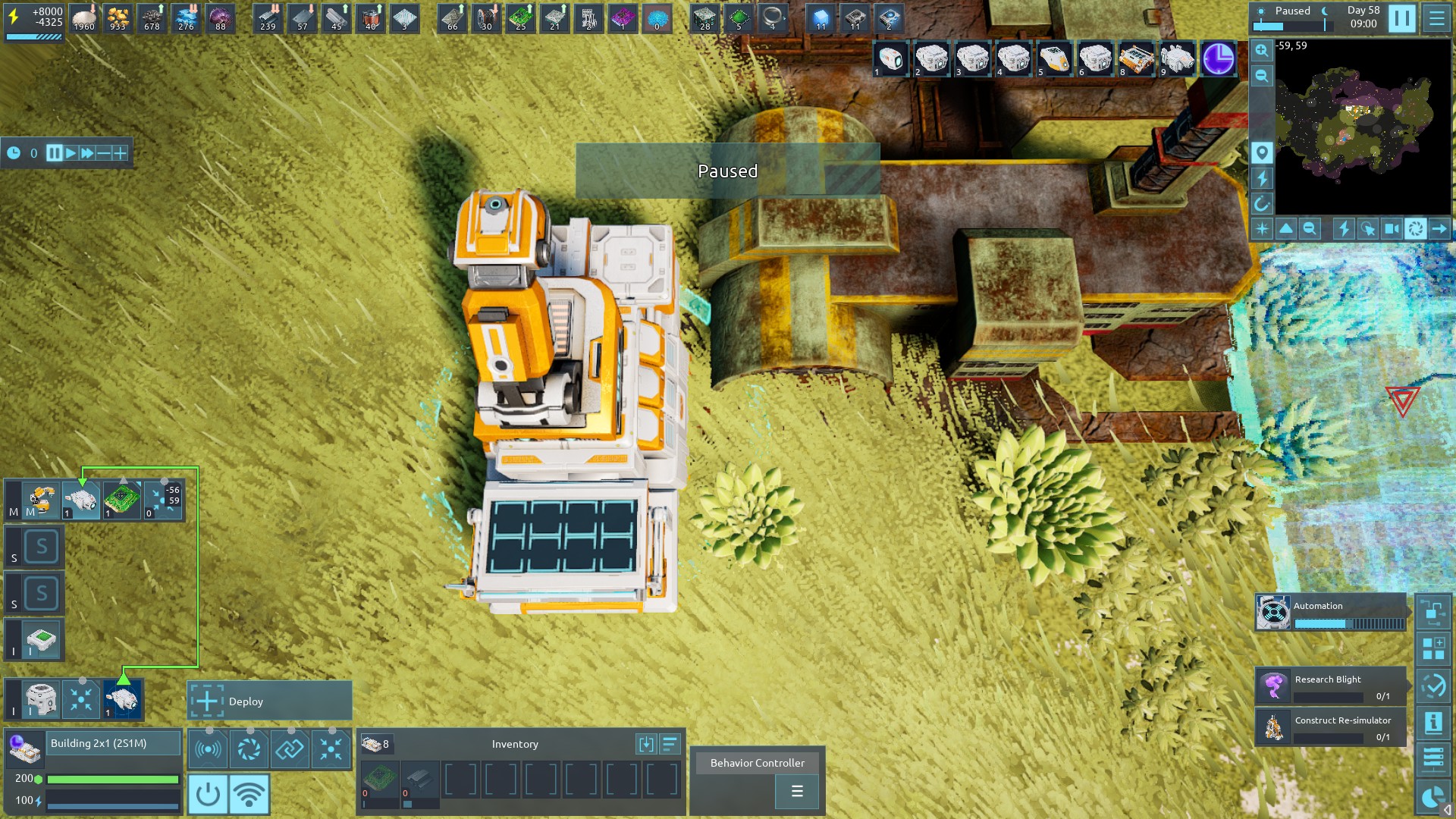This screenshot has width=1456, height=819.
Task: Click the fast-forward speed control
Action: click(87, 153)
